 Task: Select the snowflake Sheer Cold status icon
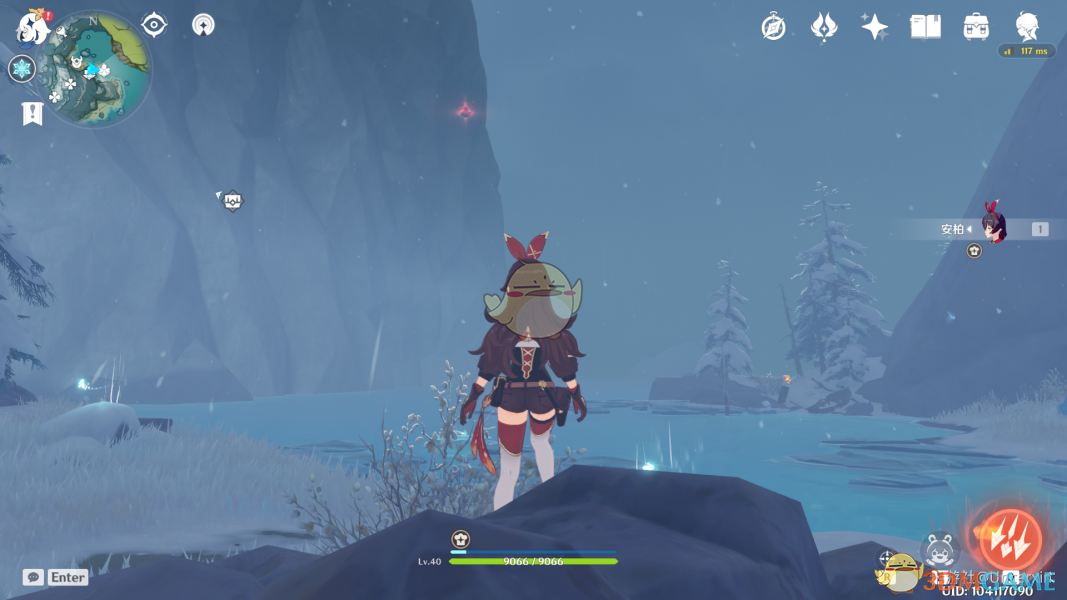click(x=22, y=69)
